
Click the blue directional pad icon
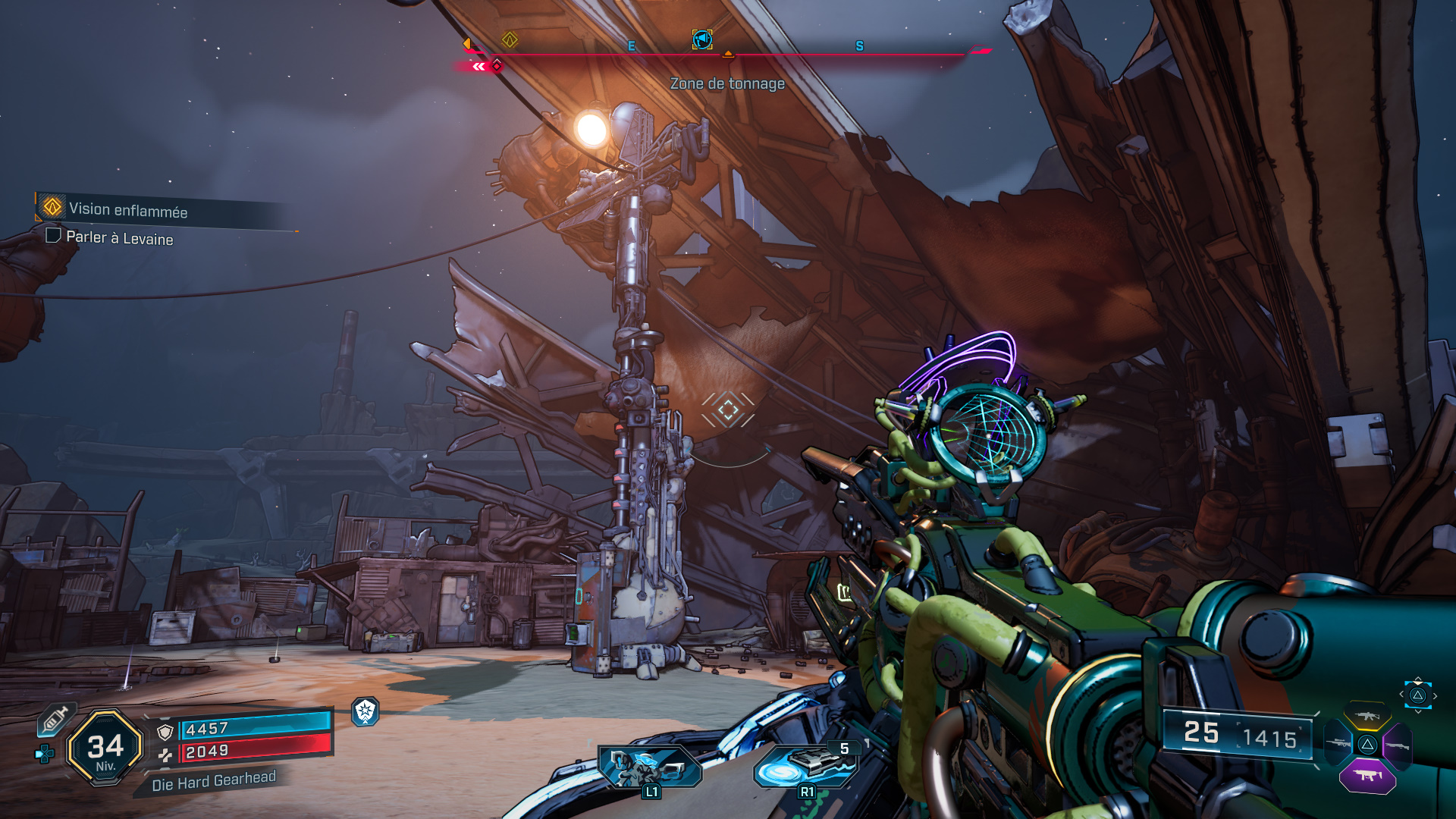pyautogui.click(x=45, y=754)
